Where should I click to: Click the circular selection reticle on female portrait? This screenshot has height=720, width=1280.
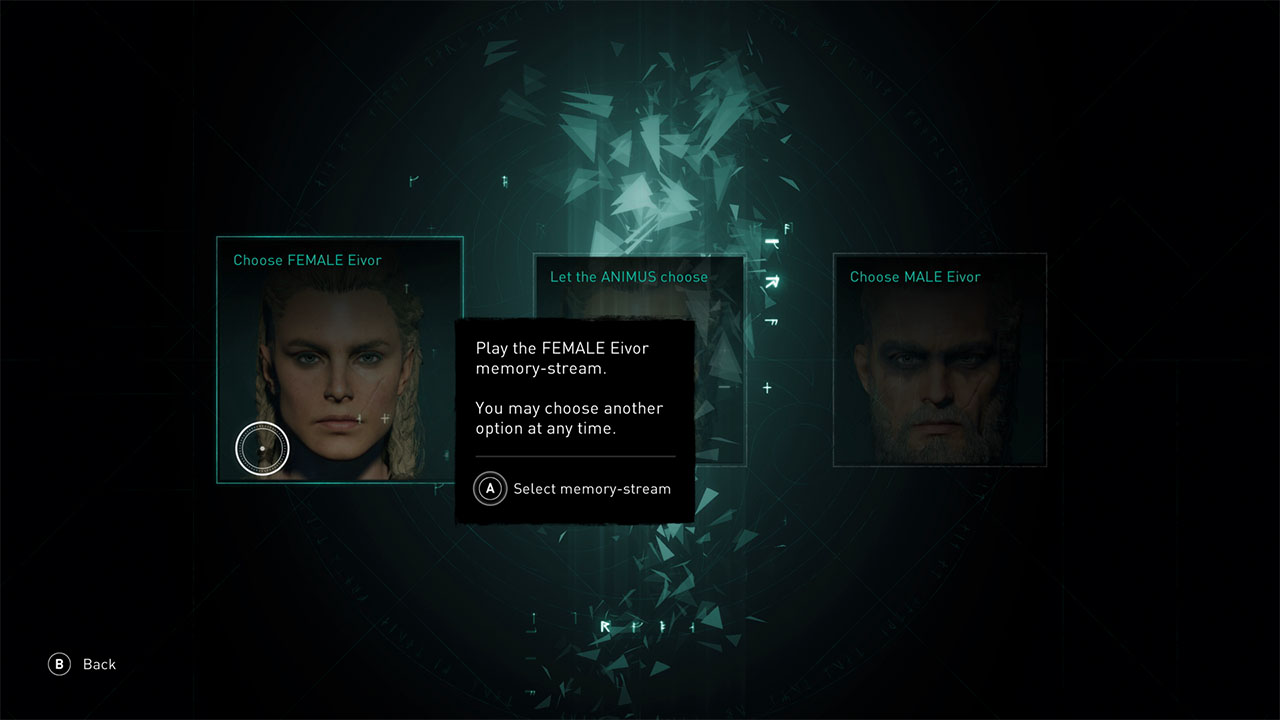tap(262, 448)
